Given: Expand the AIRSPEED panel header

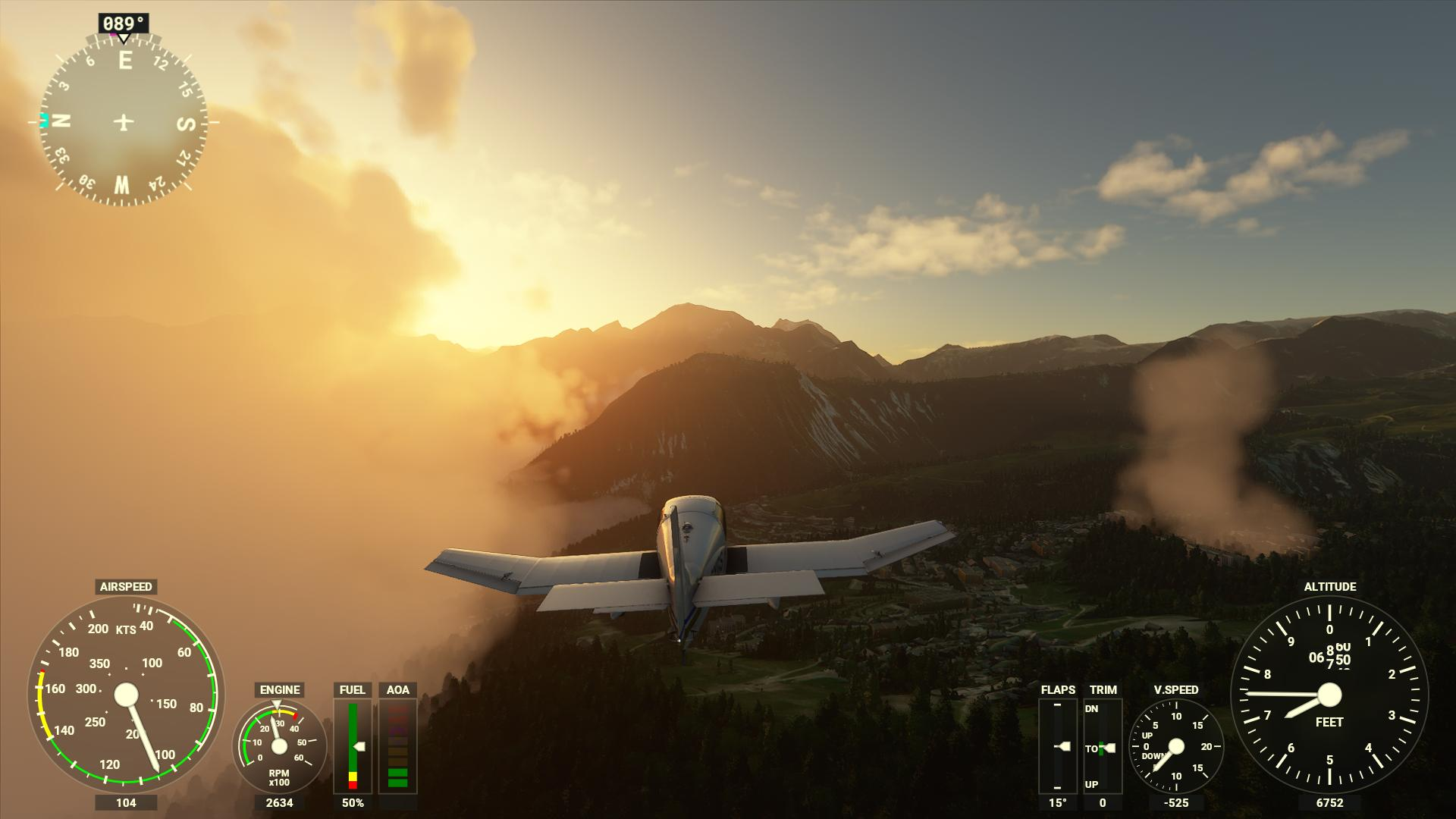Looking at the screenshot, I should [125, 586].
